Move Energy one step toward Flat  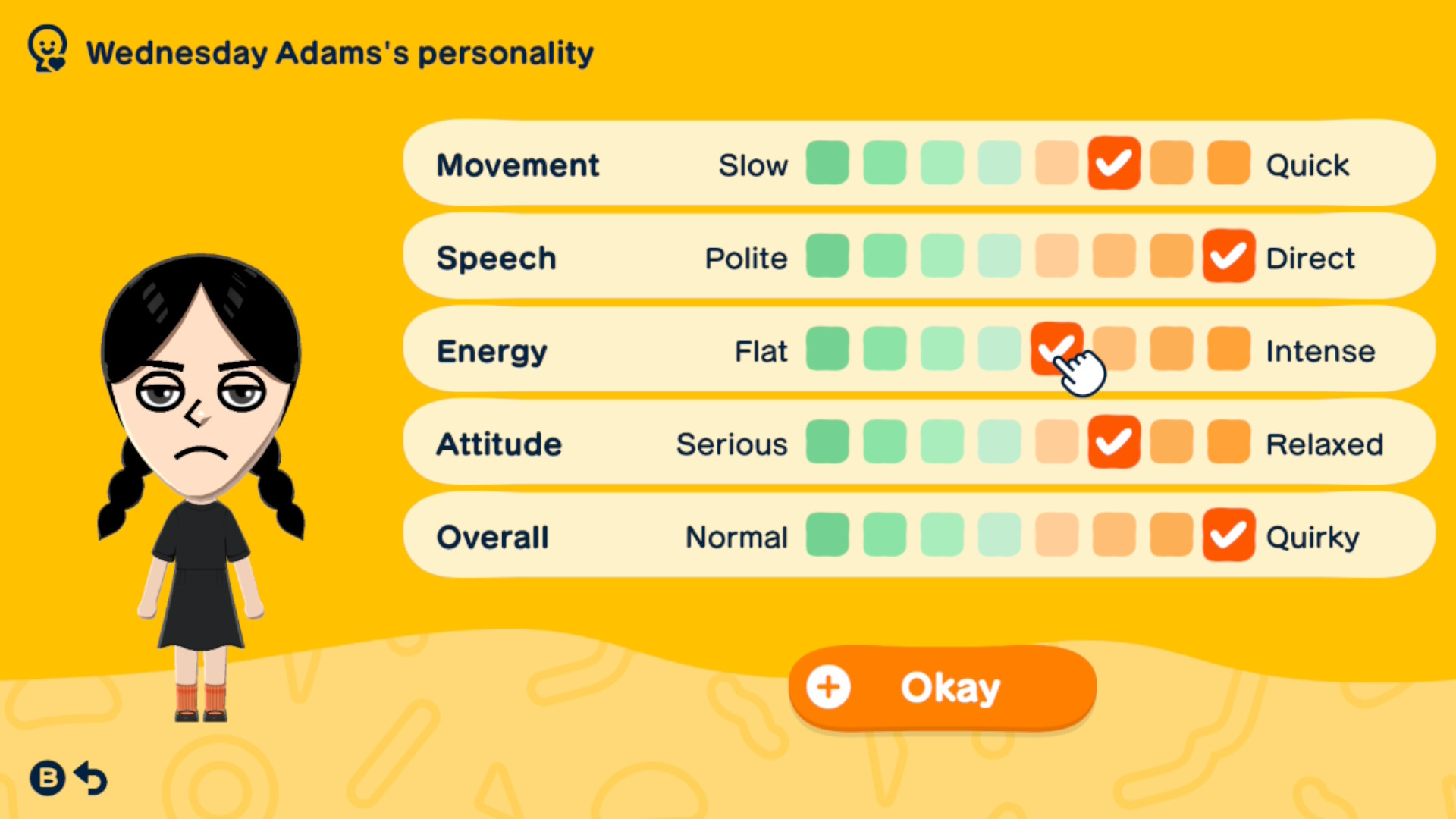tap(999, 350)
